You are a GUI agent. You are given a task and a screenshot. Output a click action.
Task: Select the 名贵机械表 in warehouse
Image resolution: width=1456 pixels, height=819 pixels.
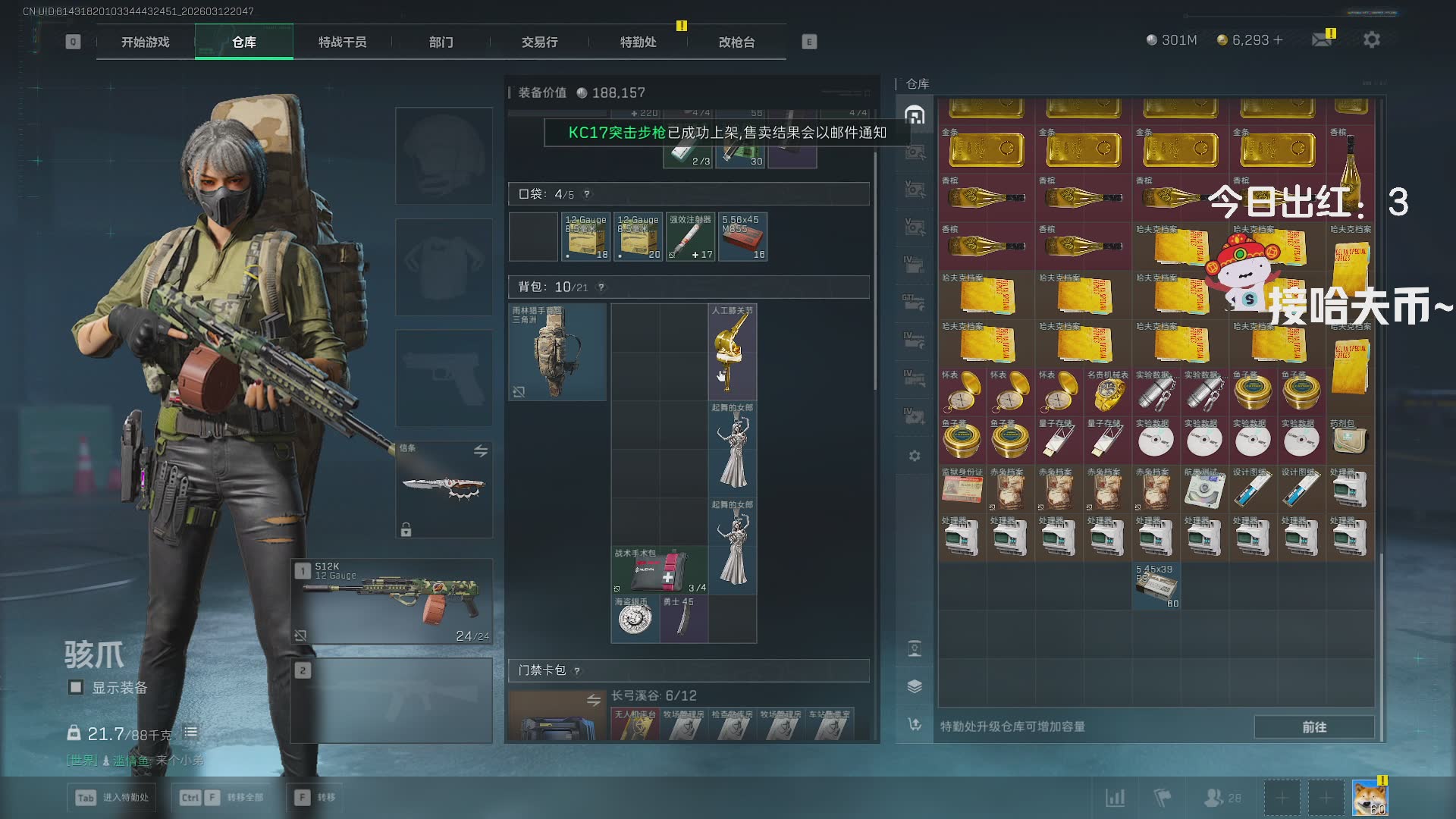coord(1107,392)
